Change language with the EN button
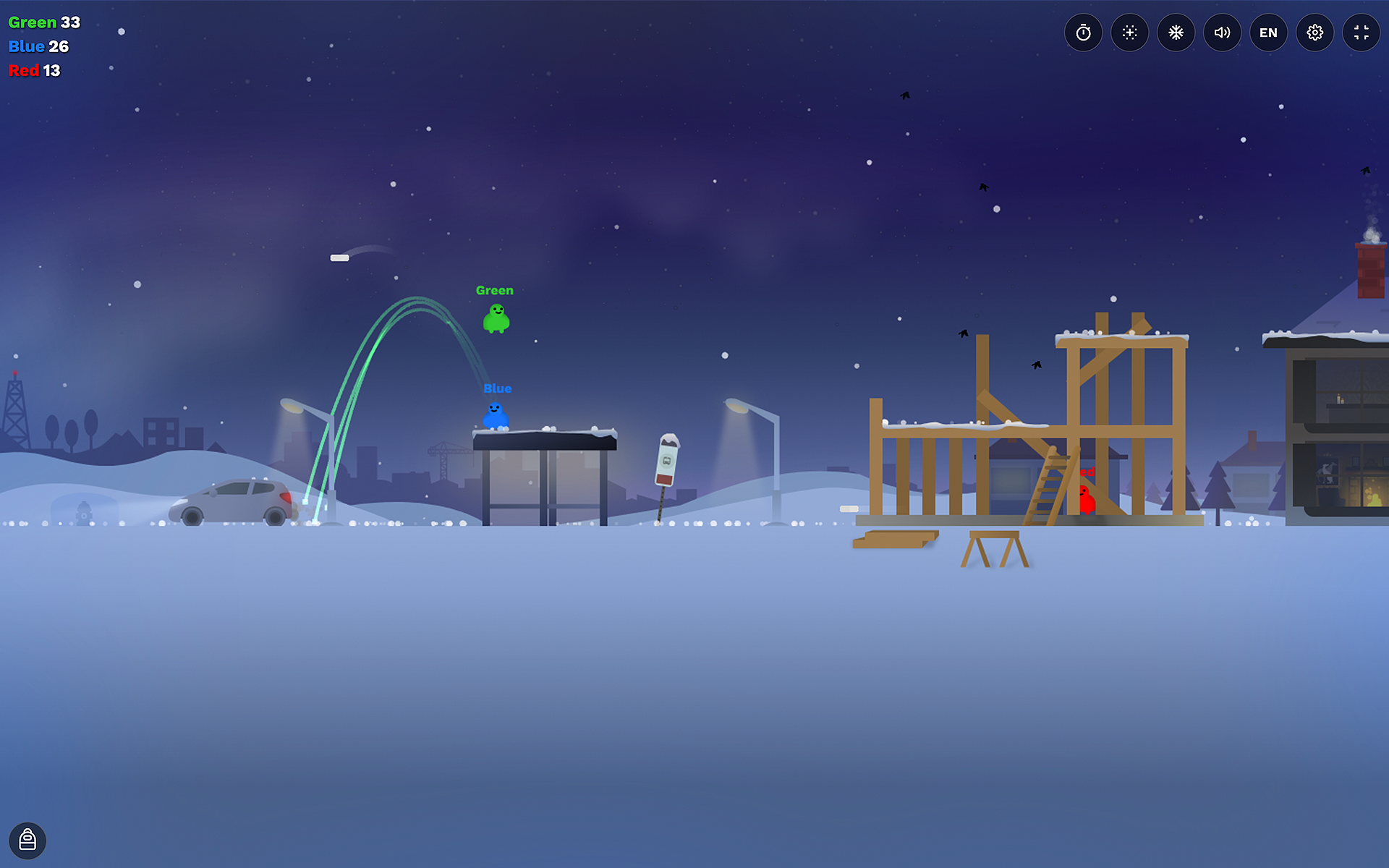Viewport: 1389px width, 868px height. coord(1268,33)
